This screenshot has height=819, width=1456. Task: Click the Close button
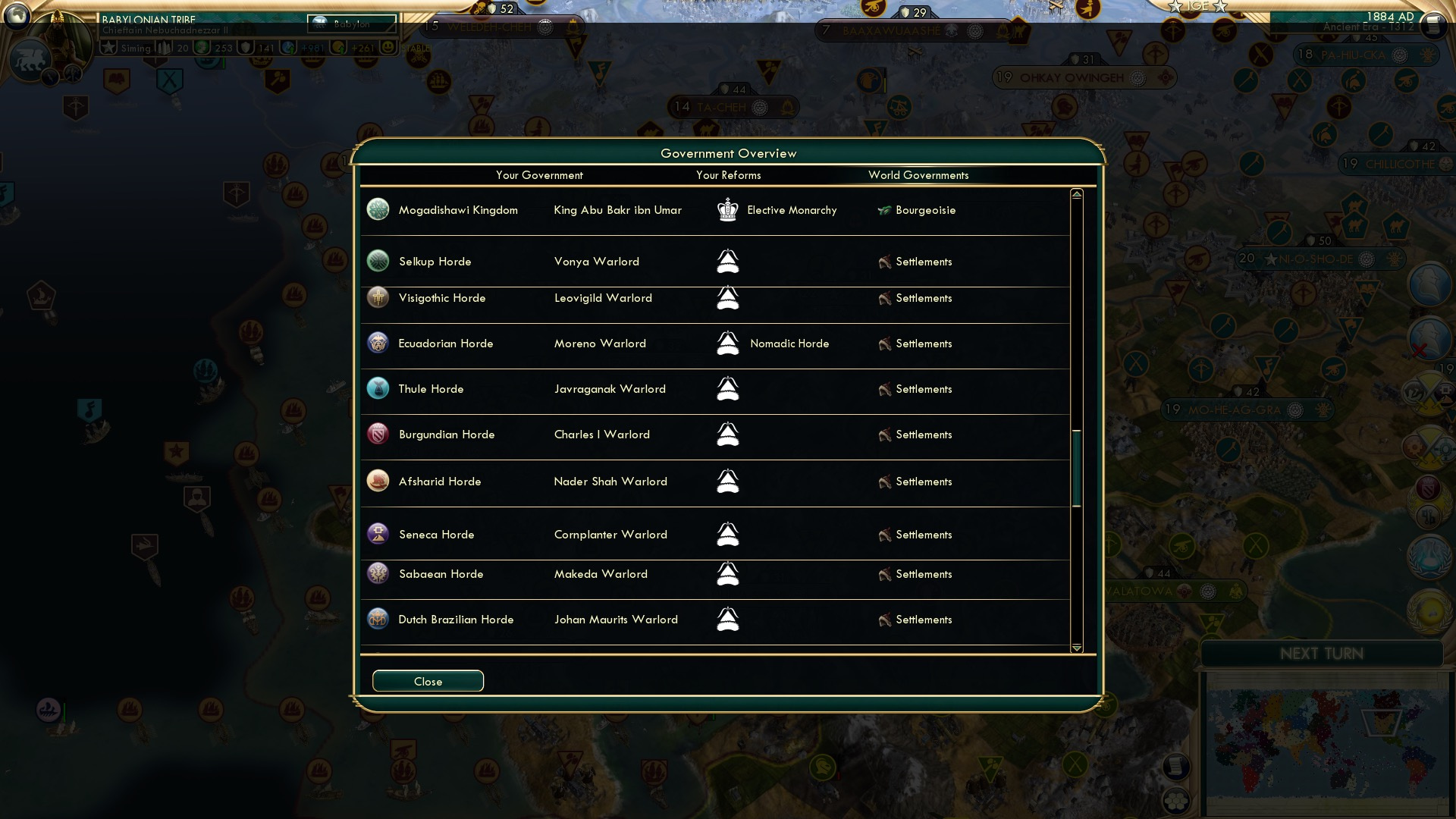[x=428, y=681]
